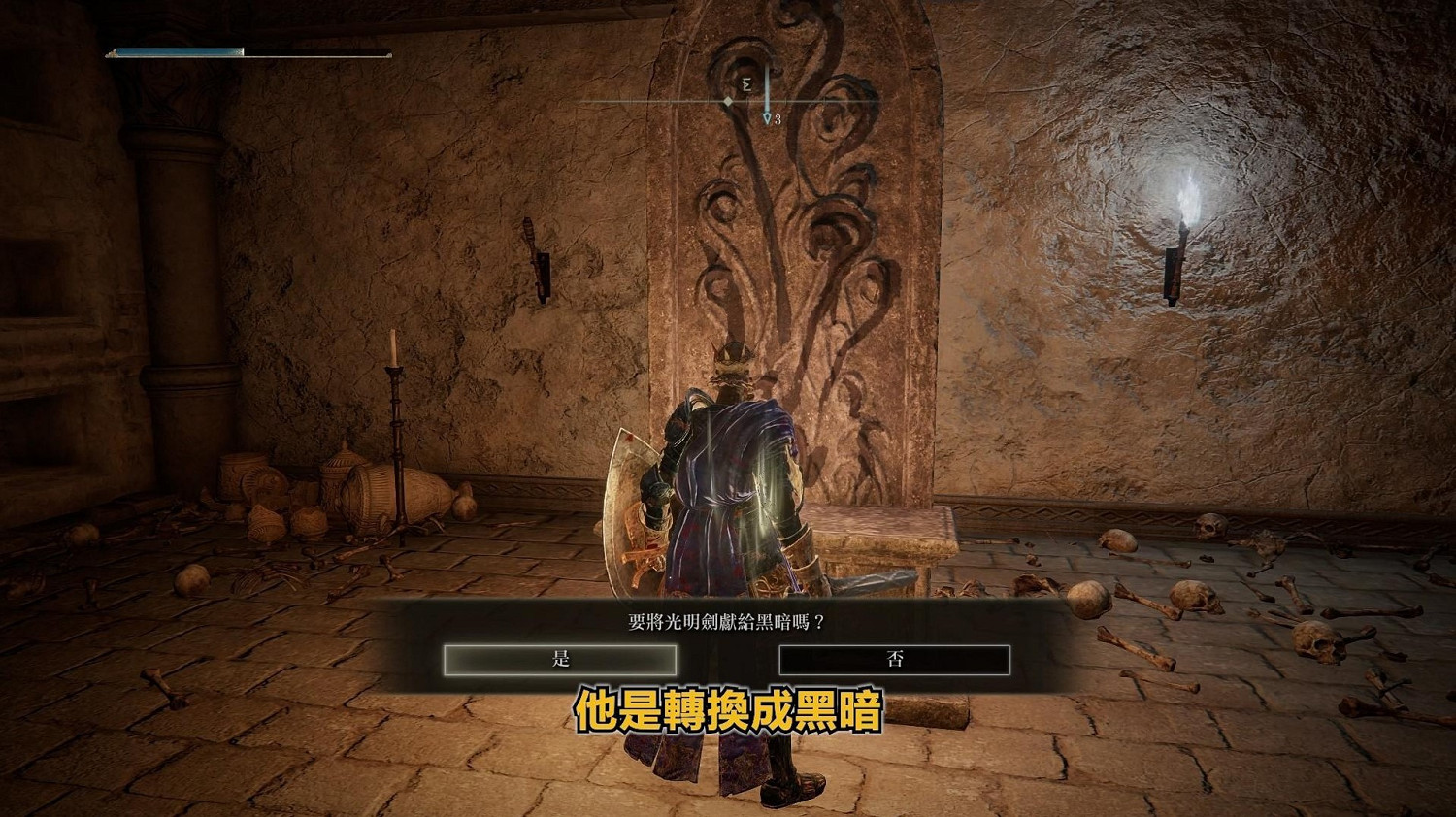Image resolution: width=1456 pixels, height=817 pixels.
Task: Click the yellow subtitle 他是轉換成黑暗
Action: coord(730,711)
